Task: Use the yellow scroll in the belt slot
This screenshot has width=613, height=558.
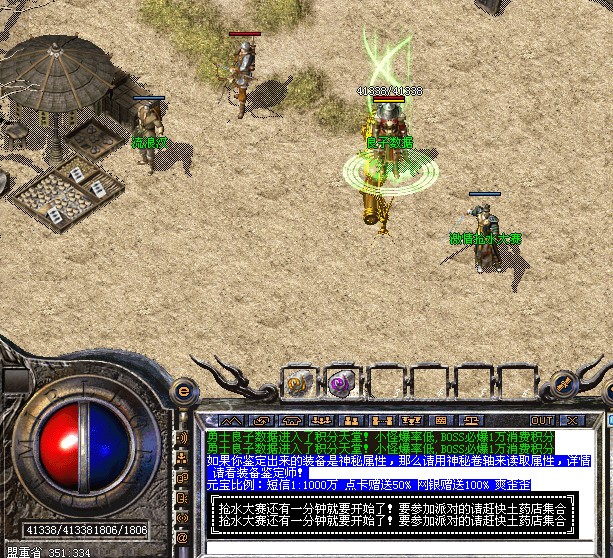Action: (298, 381)
